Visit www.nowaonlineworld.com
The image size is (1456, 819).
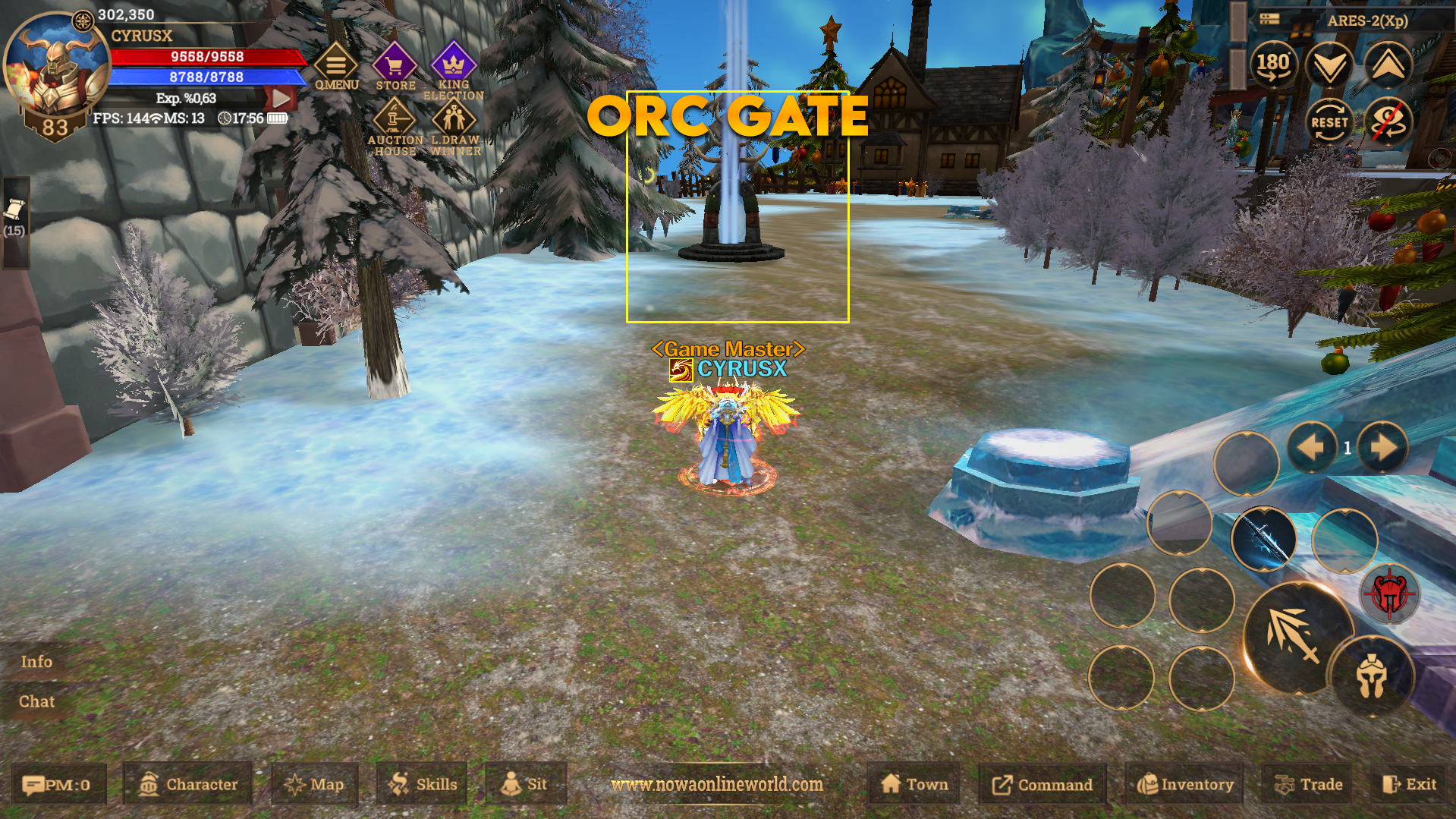coord(718,786)
